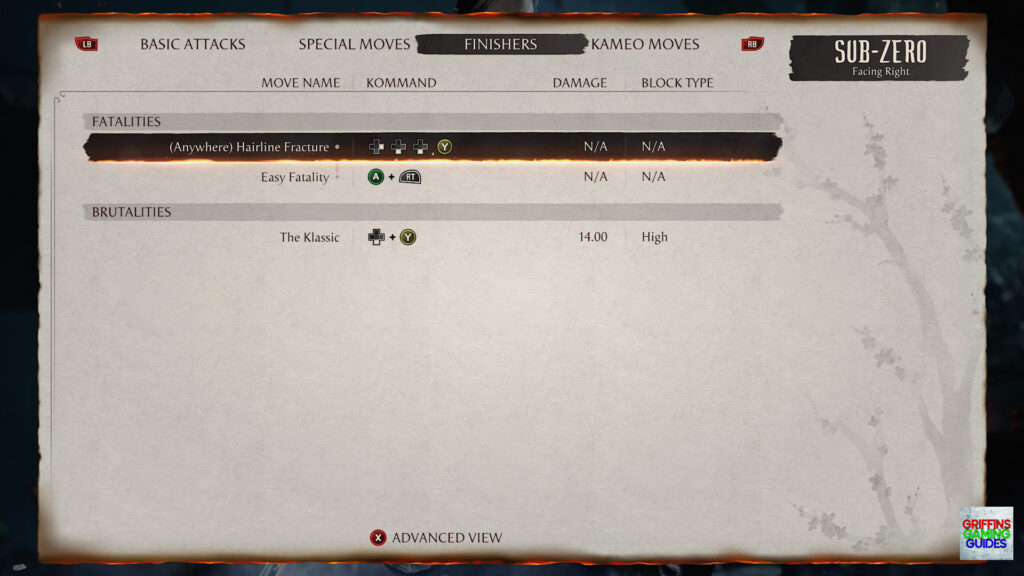Open the Special Moves tab

[354, 44]
